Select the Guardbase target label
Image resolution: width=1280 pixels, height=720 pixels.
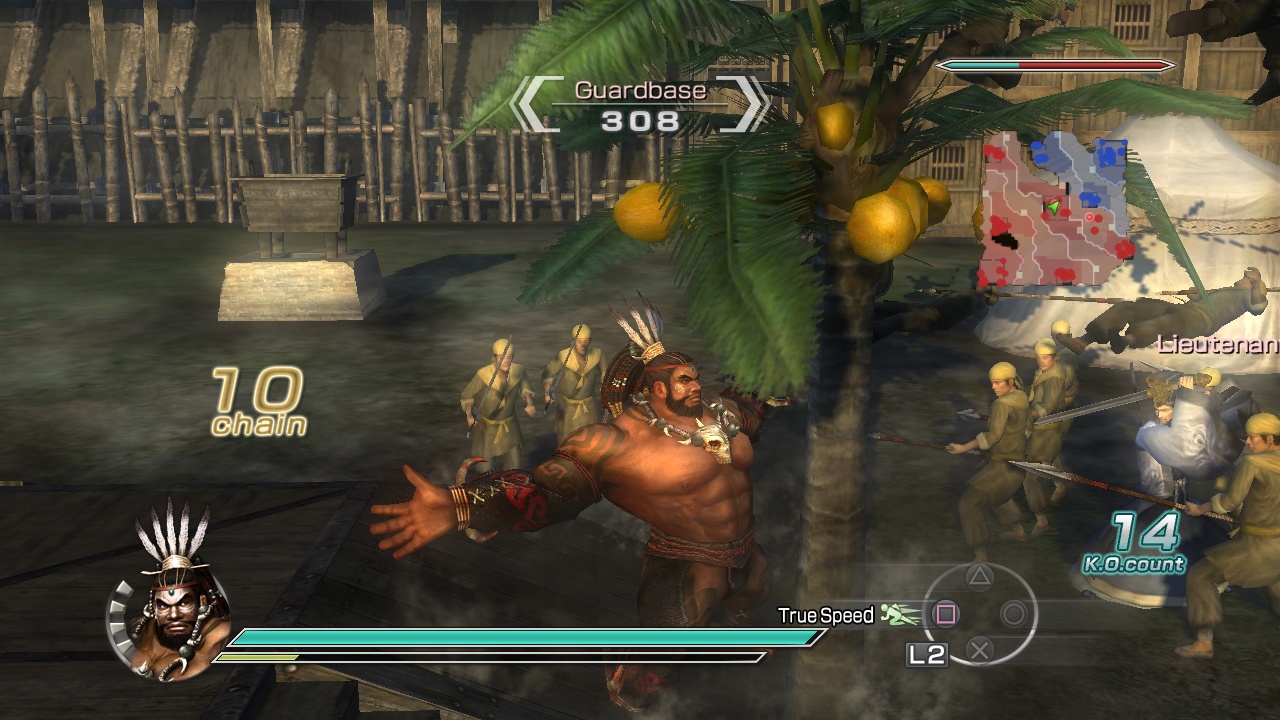pos(639,90)
